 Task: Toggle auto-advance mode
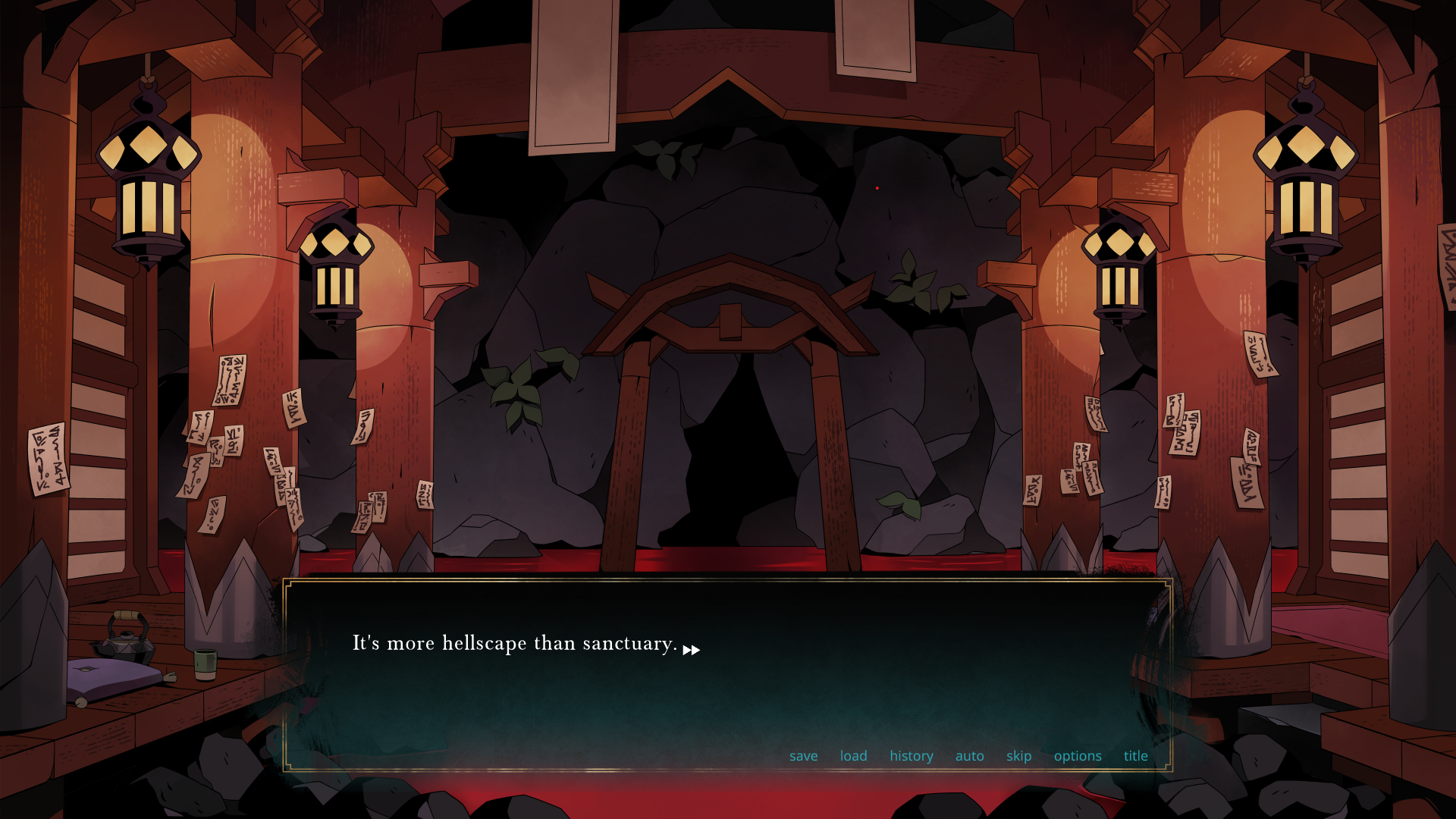point(969,756)
